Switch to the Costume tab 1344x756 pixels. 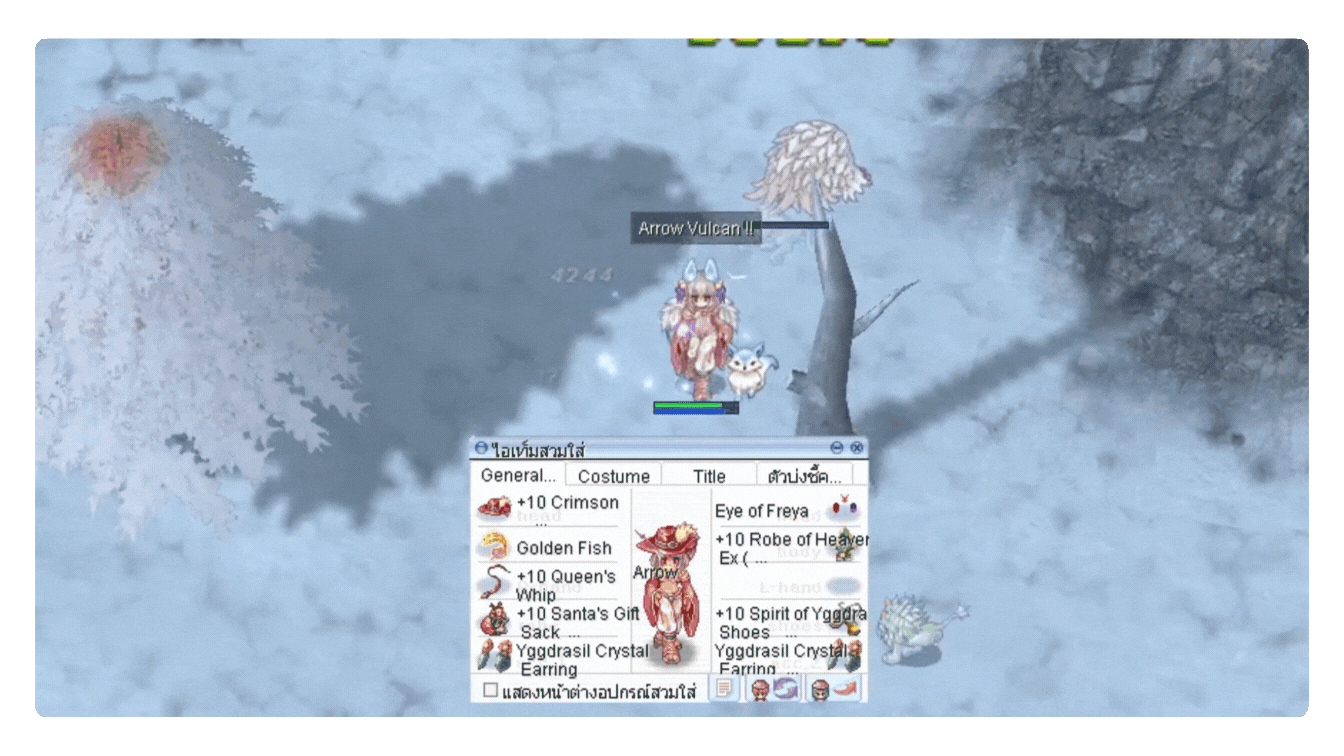coord(613,476)
